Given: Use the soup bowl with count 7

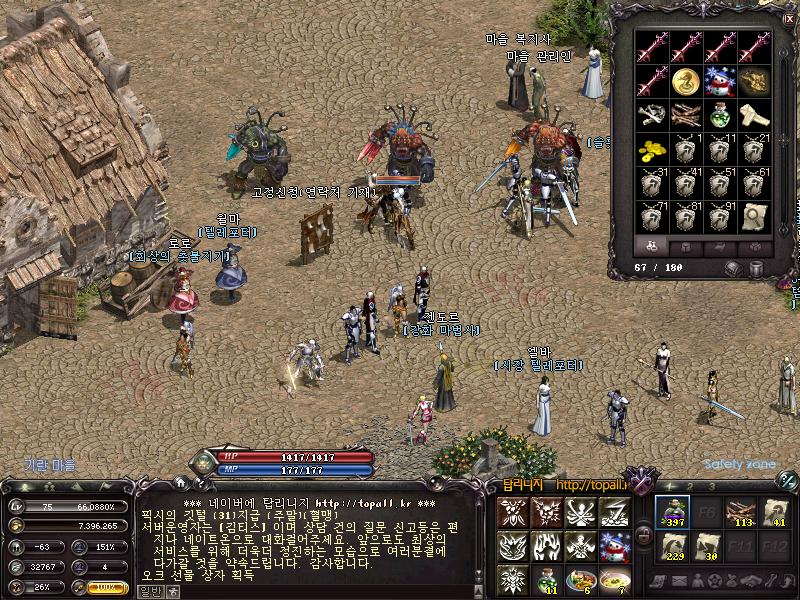Looking at the screenshot, I should pos(614,580).
